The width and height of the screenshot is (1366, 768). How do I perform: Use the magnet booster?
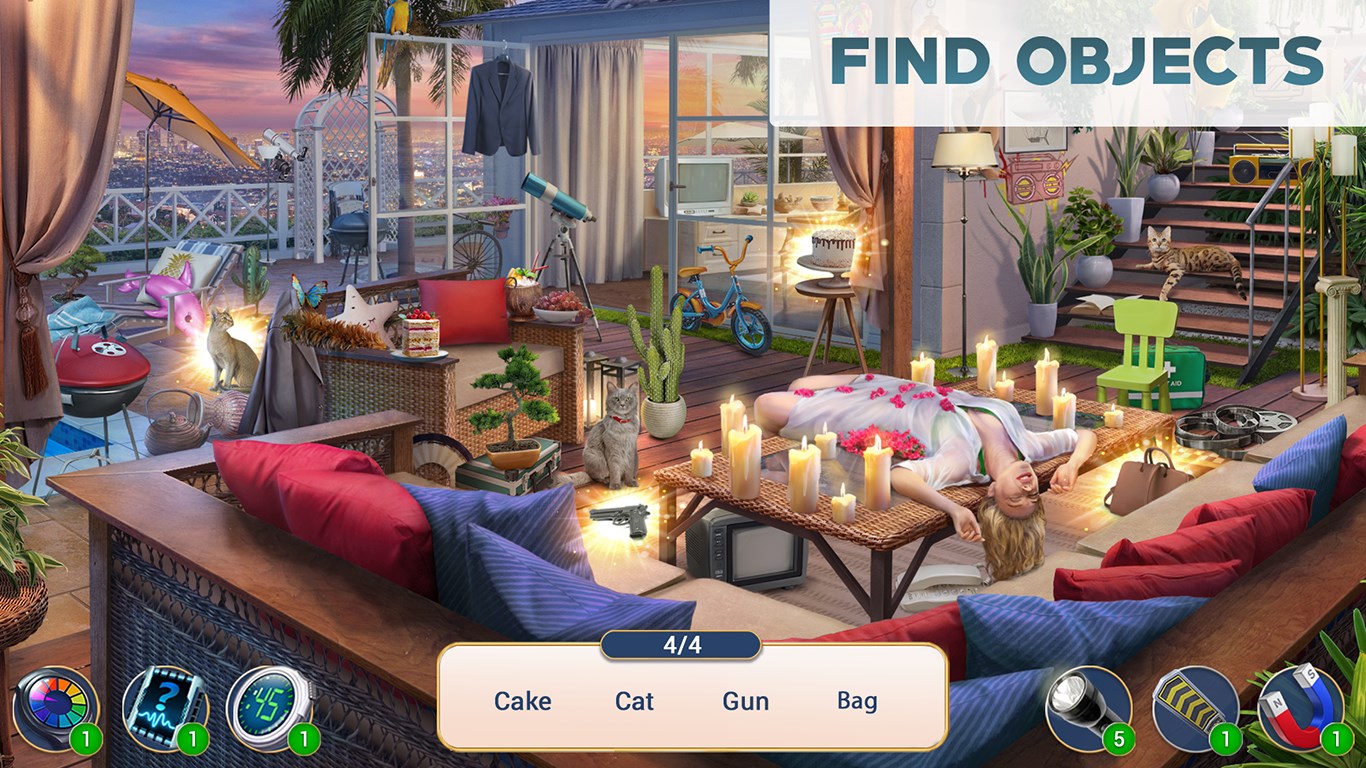[1302, 706]
